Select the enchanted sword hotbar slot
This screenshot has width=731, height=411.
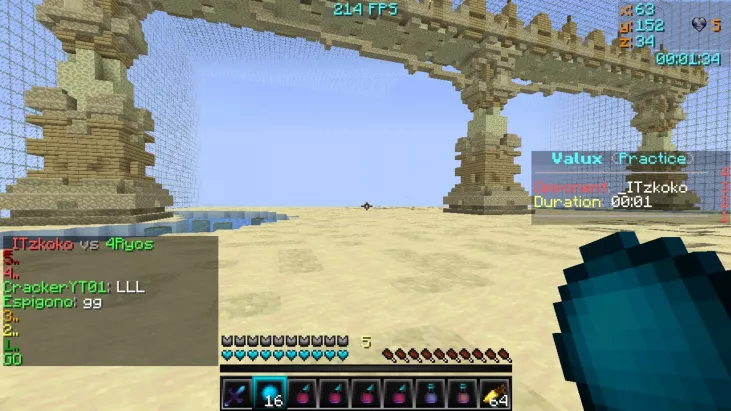coord(236,393)
